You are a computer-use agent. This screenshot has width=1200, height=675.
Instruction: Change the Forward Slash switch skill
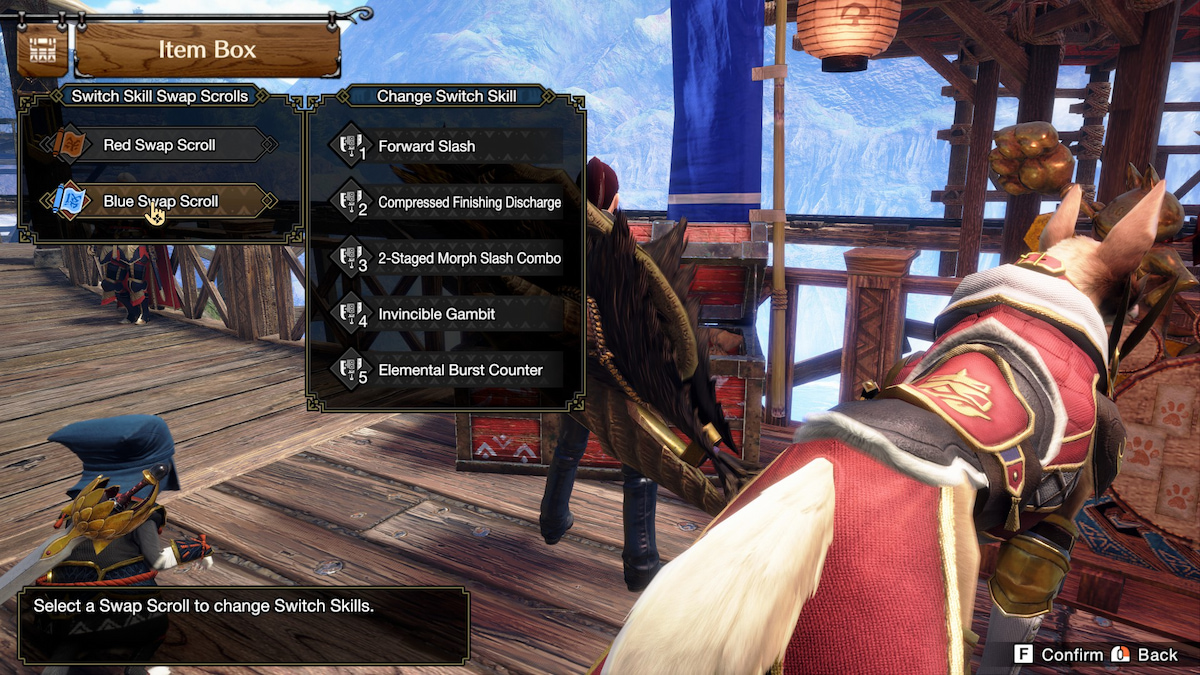pyautogui.click(x=445, y=146)
